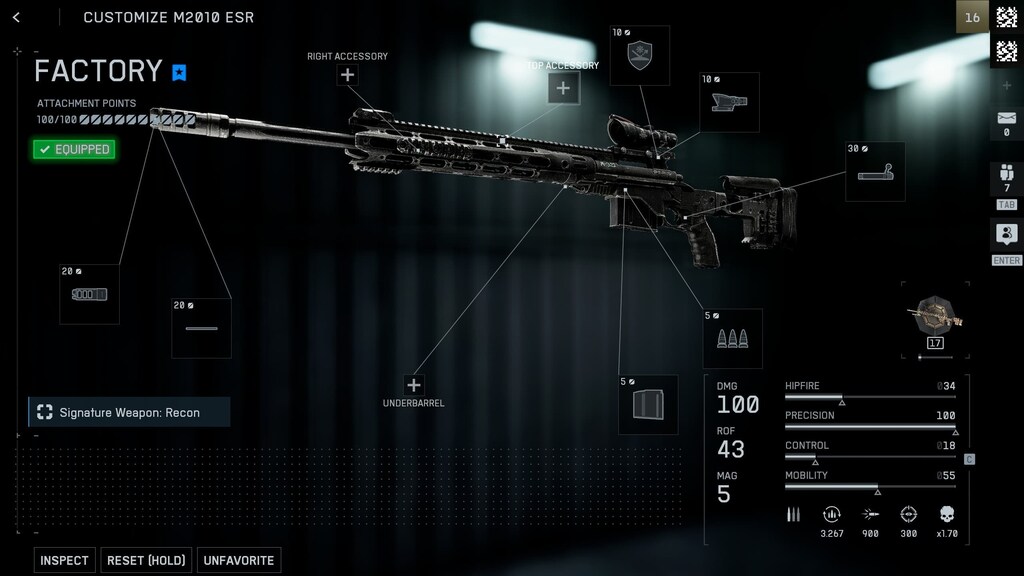Image resolution: width=1024 pixels, height=576 pixels.
Task: Go back using the top-left arrow
Action: [x=16, y=17]
